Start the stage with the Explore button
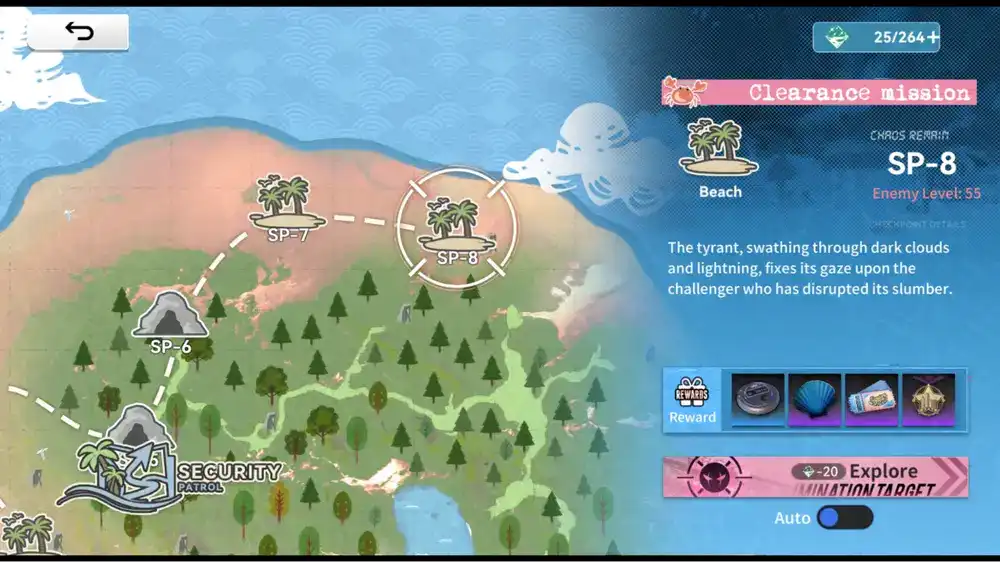The image size is (1000, 562). click(815, 477)
